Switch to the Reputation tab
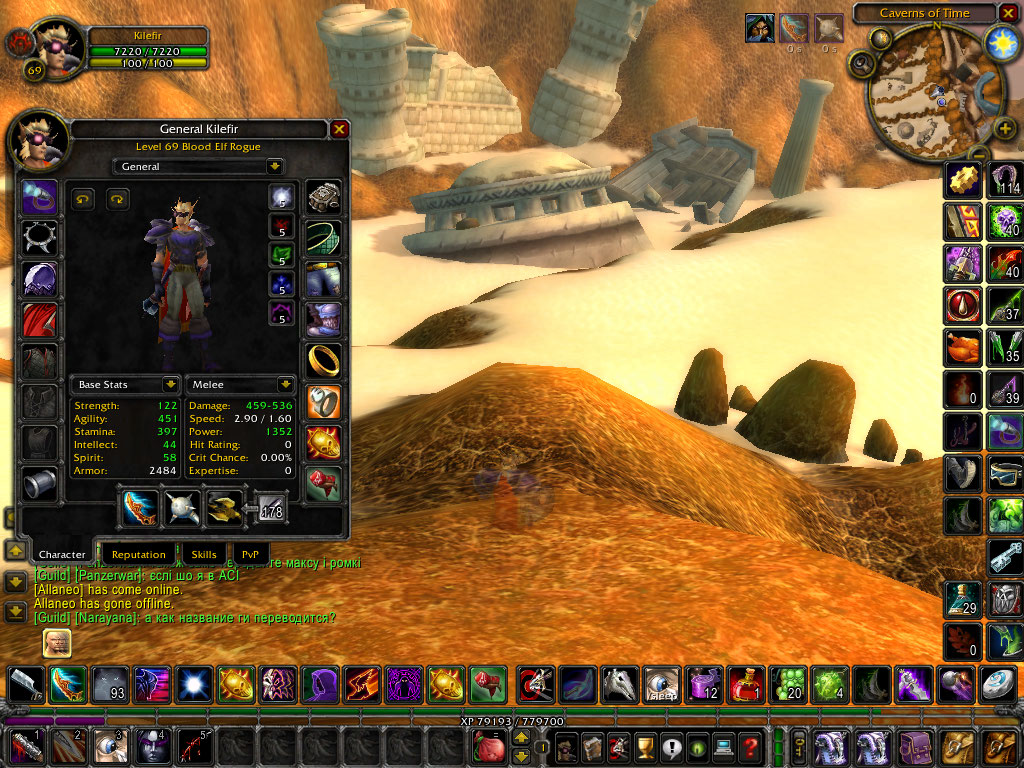This screenshot has height=768, width=1024. tap(139, 554)
